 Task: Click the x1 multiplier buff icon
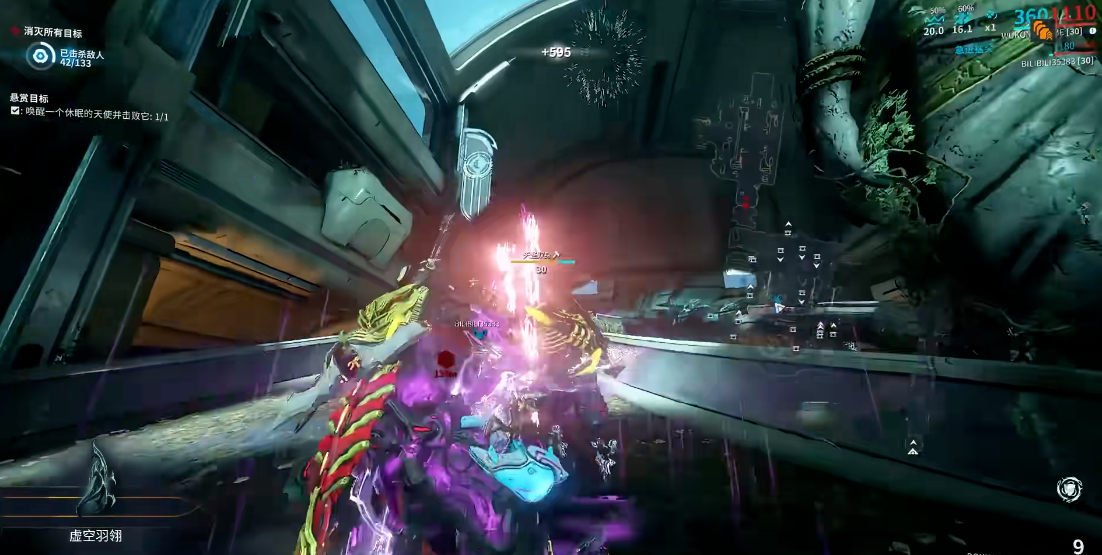tap(991, 16)
